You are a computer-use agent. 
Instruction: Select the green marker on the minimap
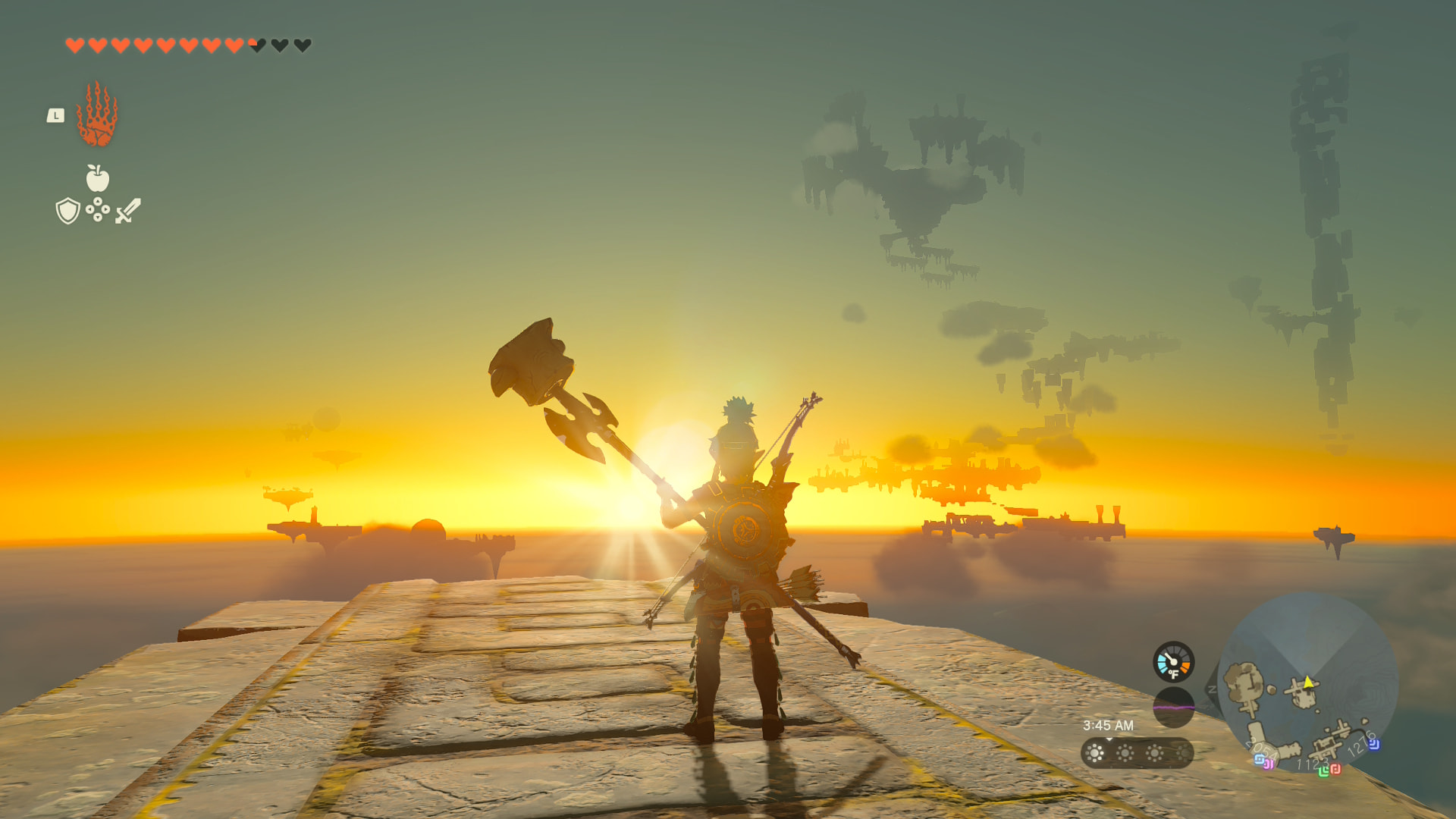(x=1323, y=771)
